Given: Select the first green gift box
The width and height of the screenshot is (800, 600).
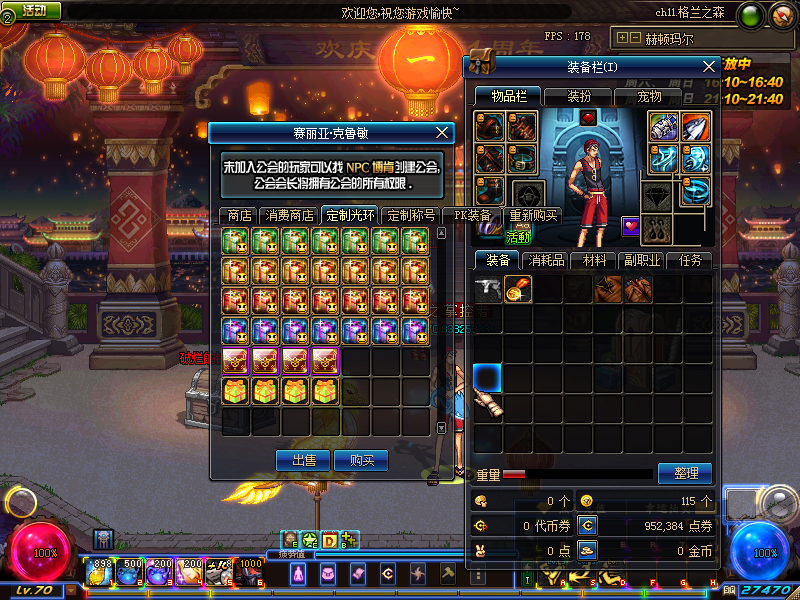Looking at the screenshot, I should [x=235, y=240].
